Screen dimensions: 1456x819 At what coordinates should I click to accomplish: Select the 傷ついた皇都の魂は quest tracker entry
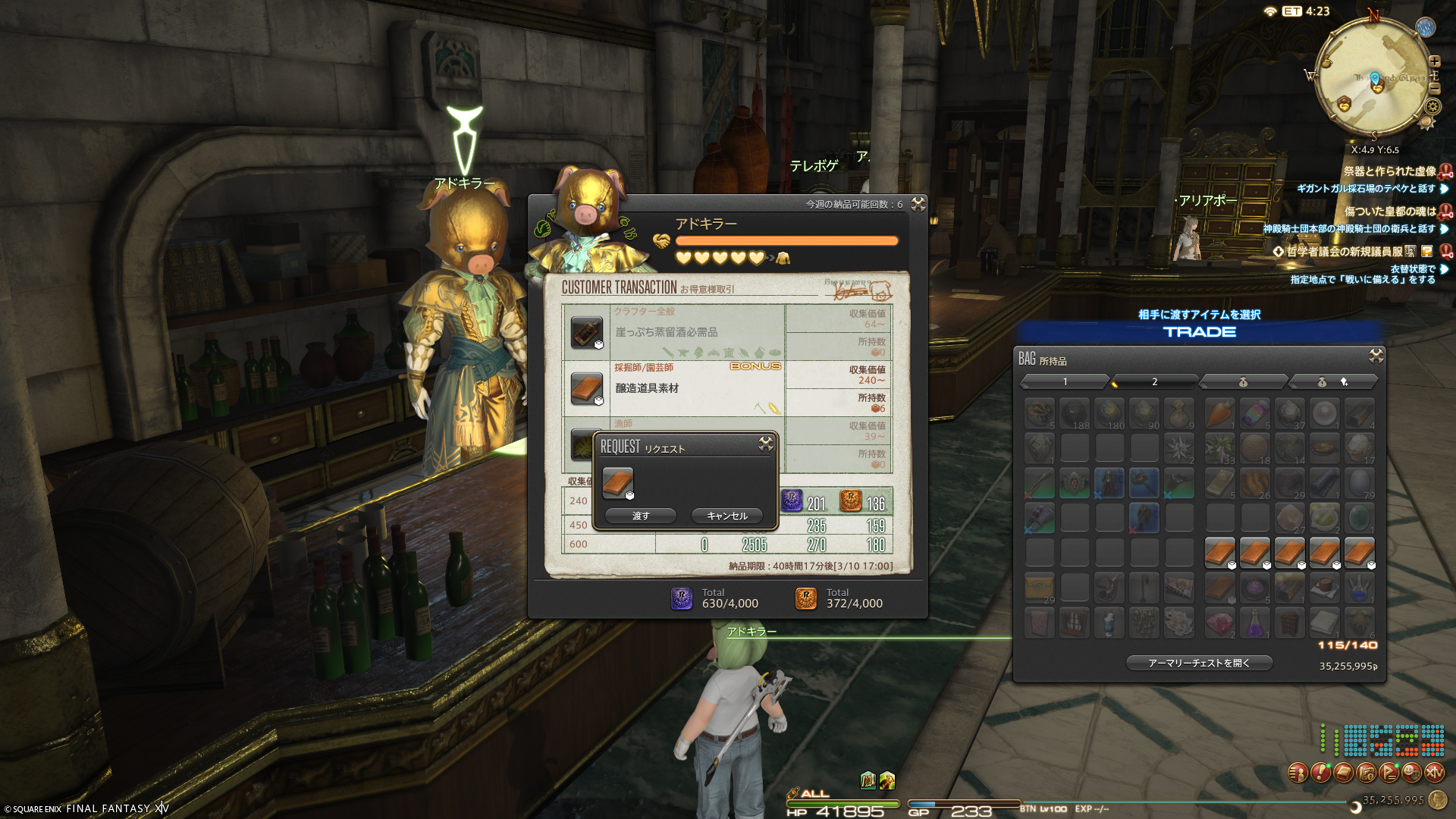click(1389, 212)
